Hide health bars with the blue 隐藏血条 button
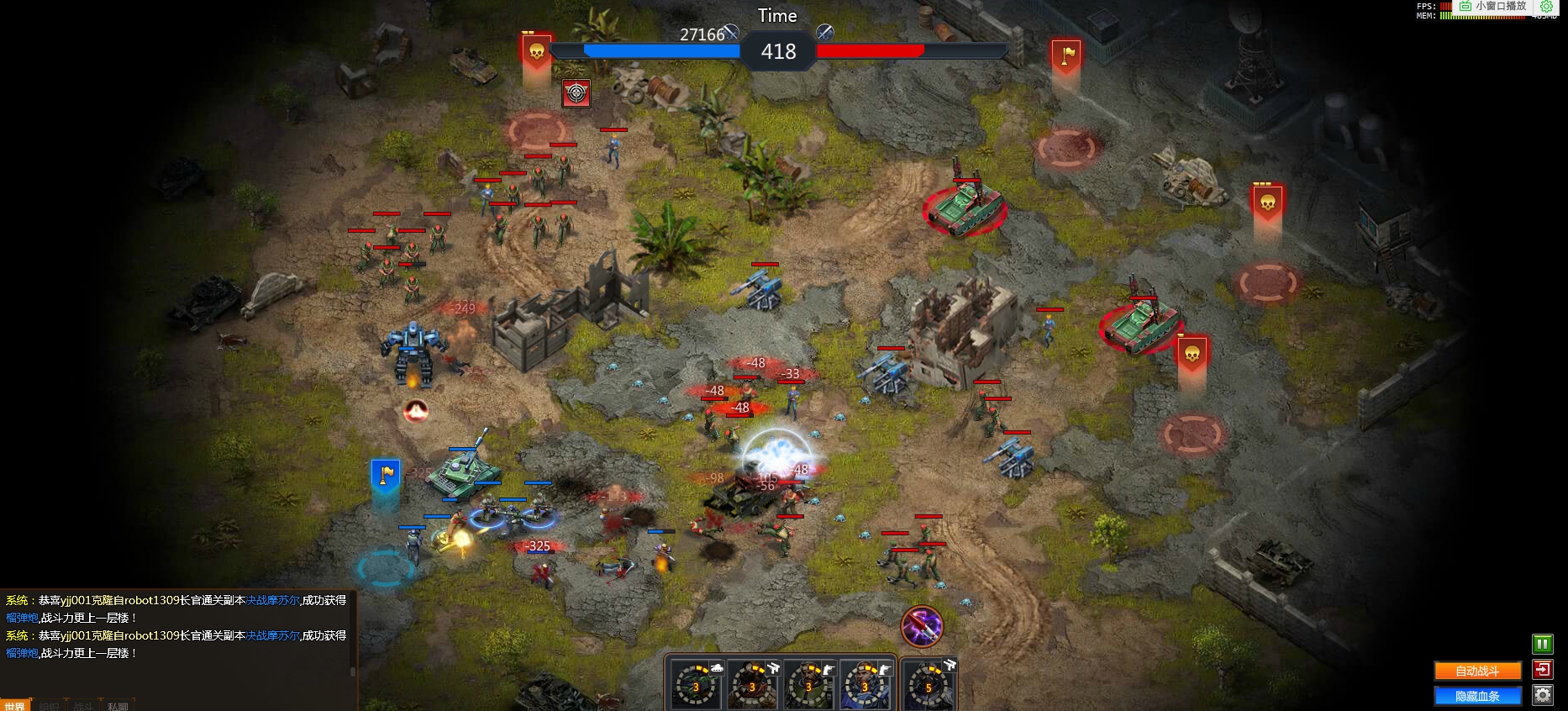The width and height of the screenshot is (1568, 711). tap(1477, 696)
